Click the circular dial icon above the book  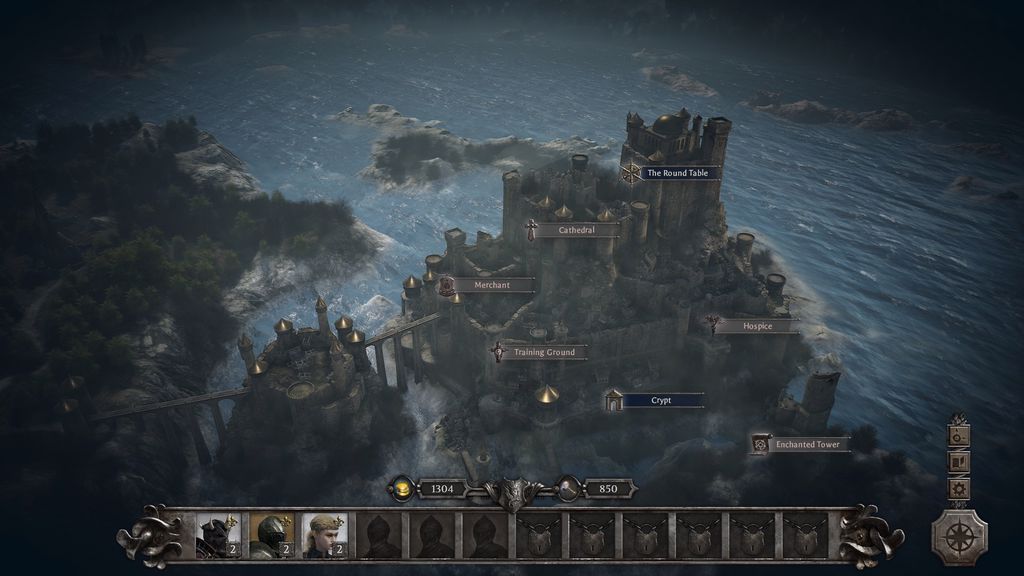[959, 435]
